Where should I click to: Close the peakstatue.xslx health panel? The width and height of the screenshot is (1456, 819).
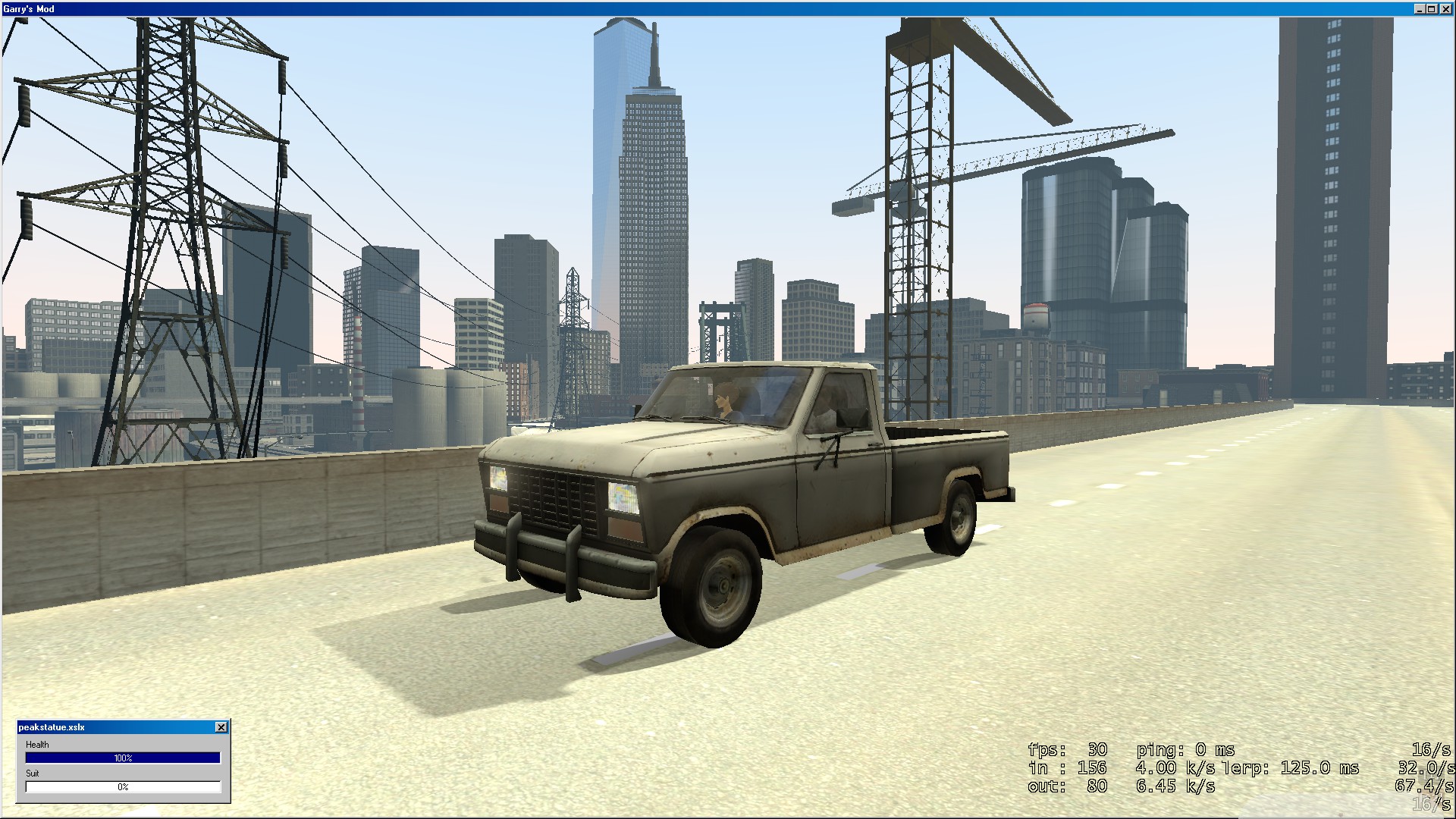pos(221,727)
